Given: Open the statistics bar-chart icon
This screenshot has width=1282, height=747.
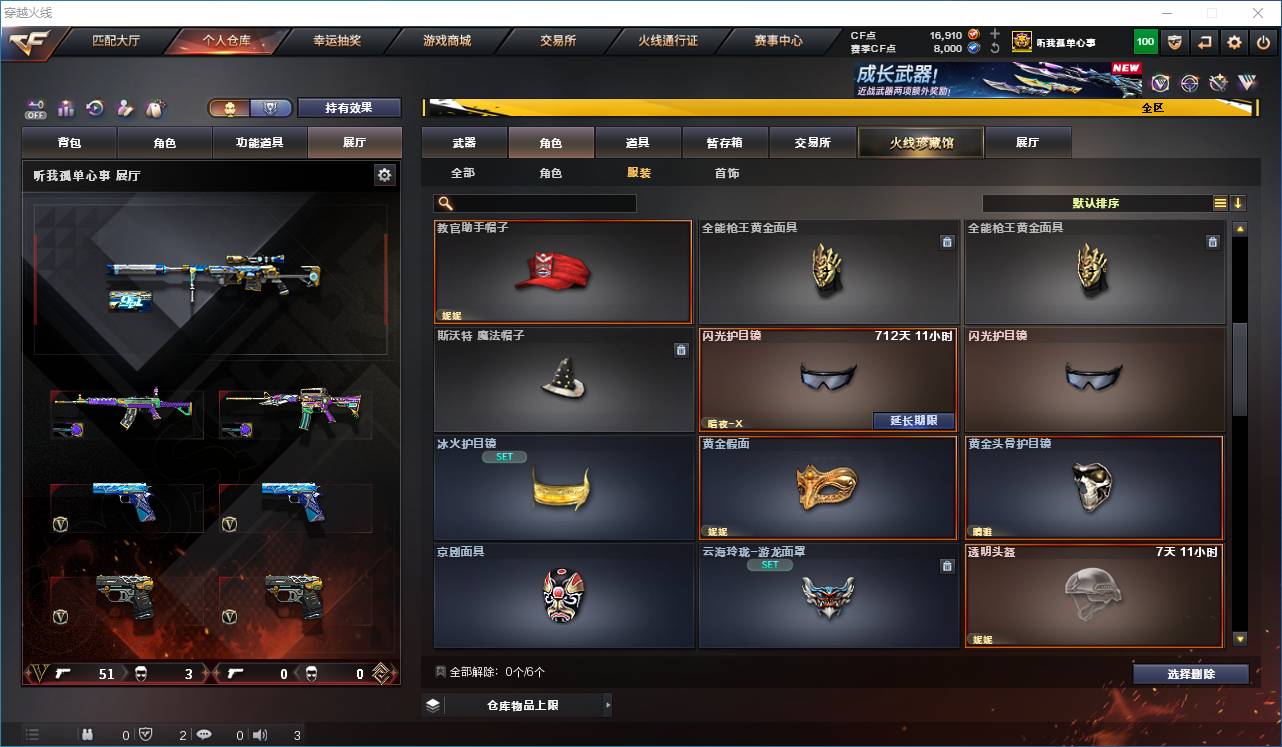Looking at the screenshot, I should click(x=64, y=107).
